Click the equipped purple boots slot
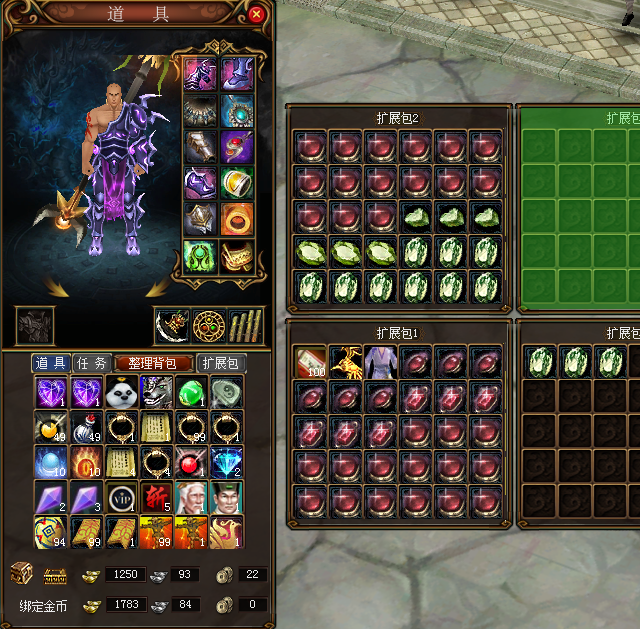The height and width of the screenshot is (629, 640). pos(237,73)
